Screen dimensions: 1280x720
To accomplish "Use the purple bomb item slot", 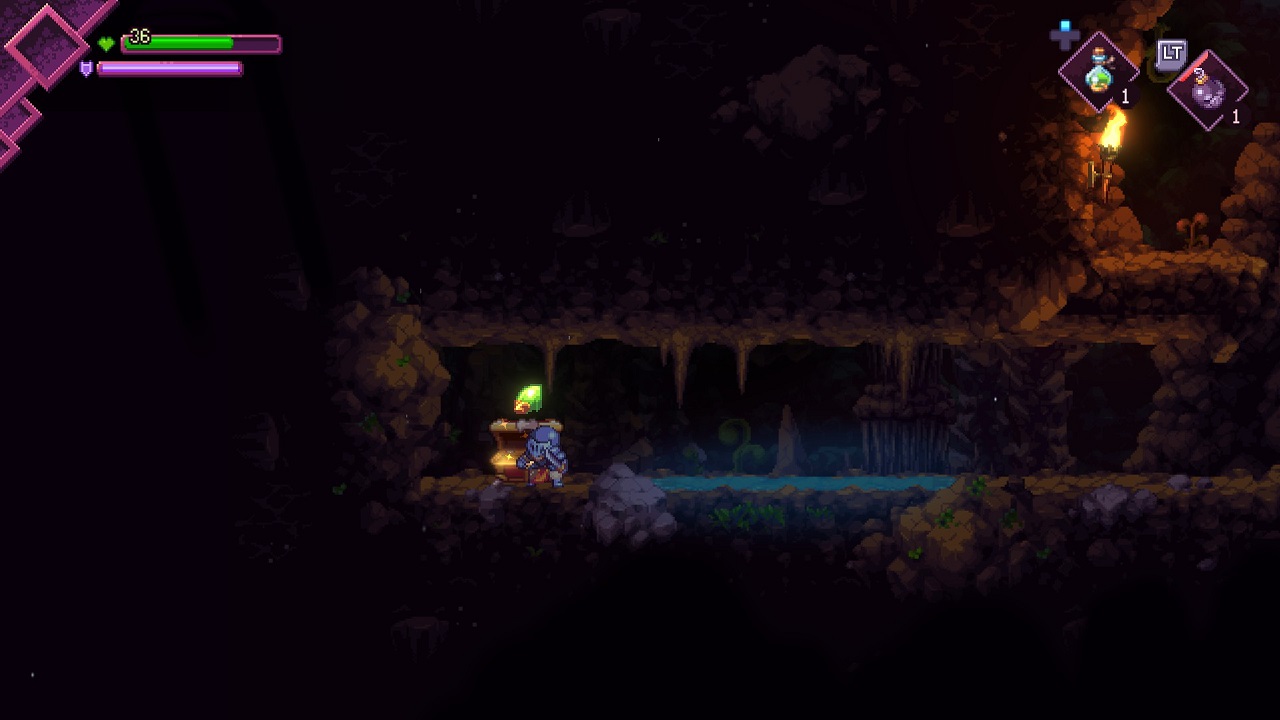I will click(1208, 91).
